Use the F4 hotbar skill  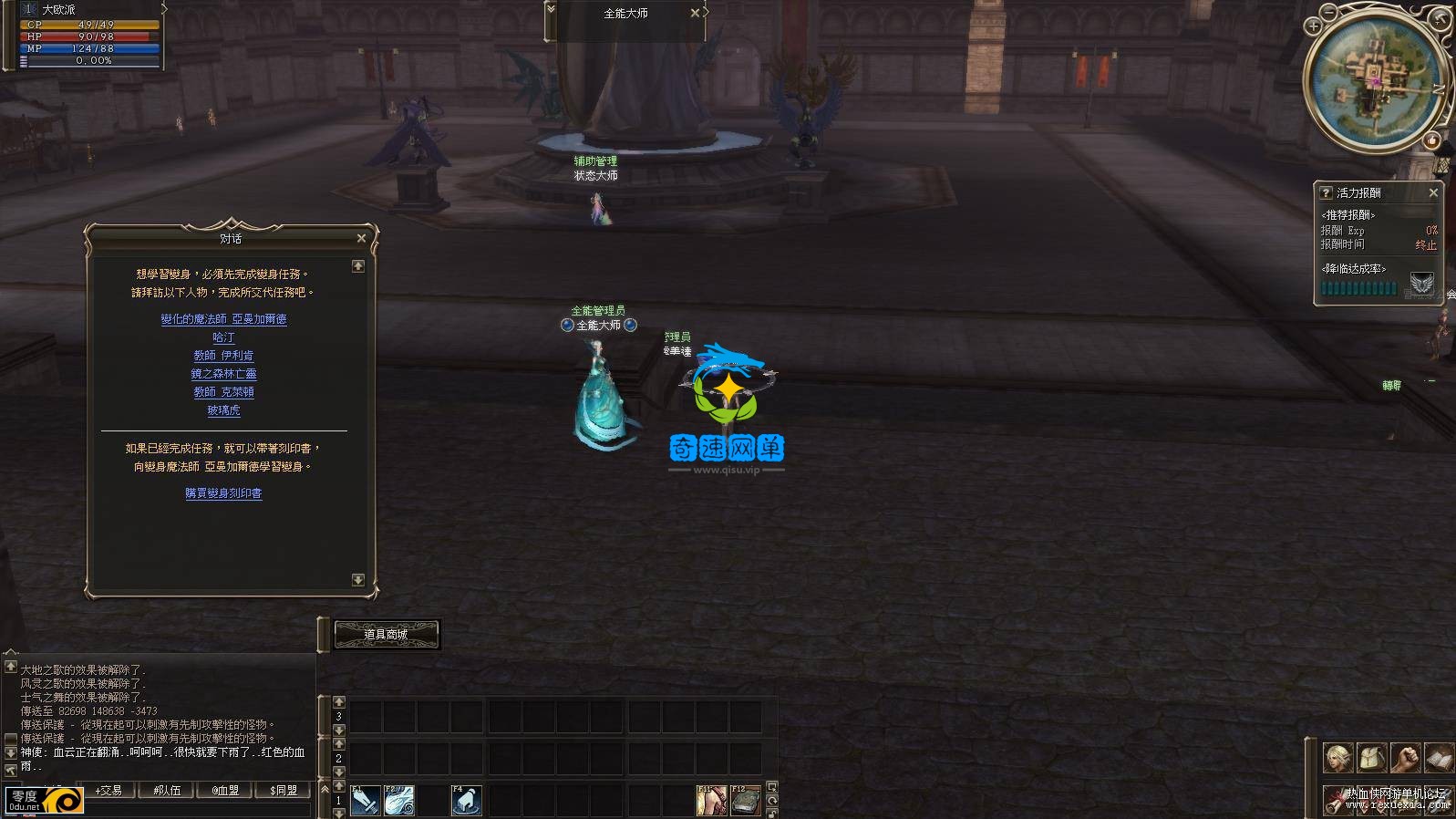click(466, 801)
